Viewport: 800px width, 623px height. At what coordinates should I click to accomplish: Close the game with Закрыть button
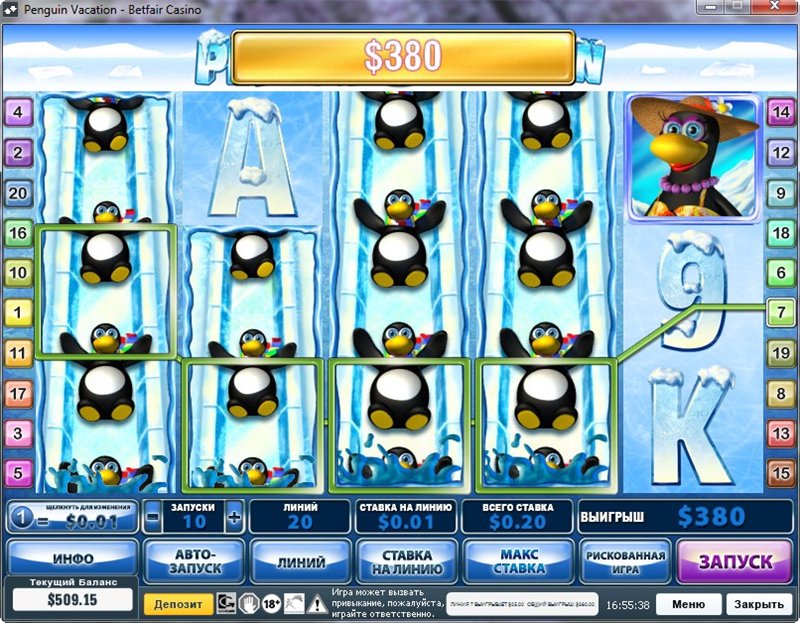(758, 604)
